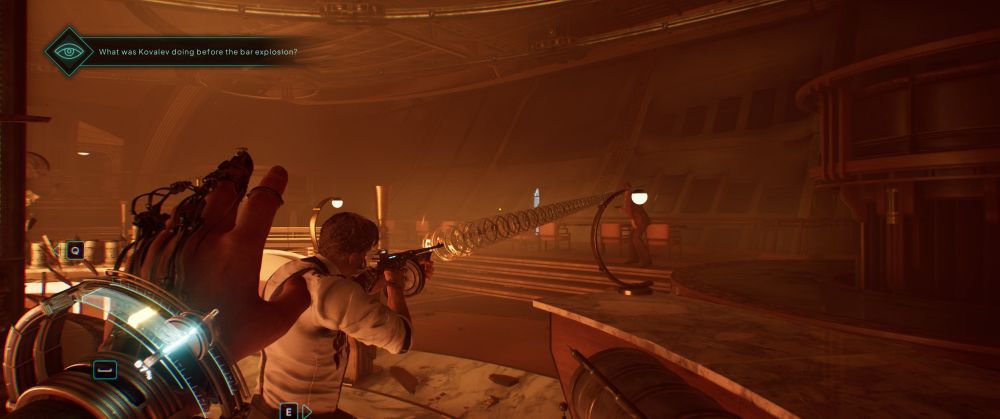Screen dimensions: 1000x419
Task: Select the Kovalev bar explosion objective text
Action: pos(197,52)
